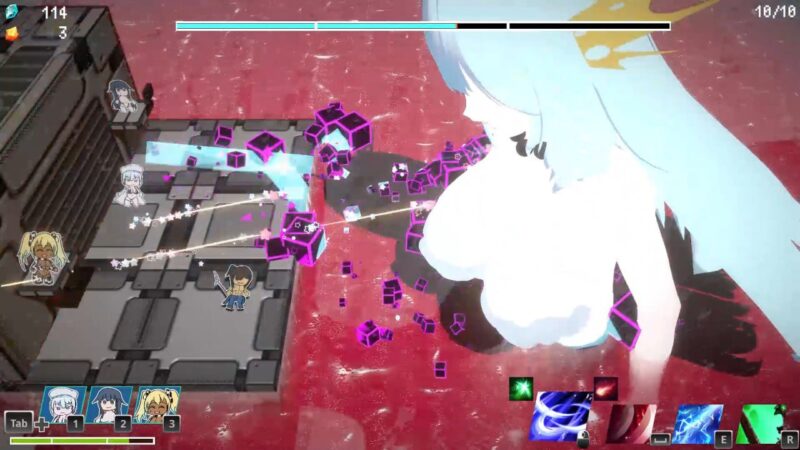Choose the blonde twin-tail character portrait

[x=156, y=405]
